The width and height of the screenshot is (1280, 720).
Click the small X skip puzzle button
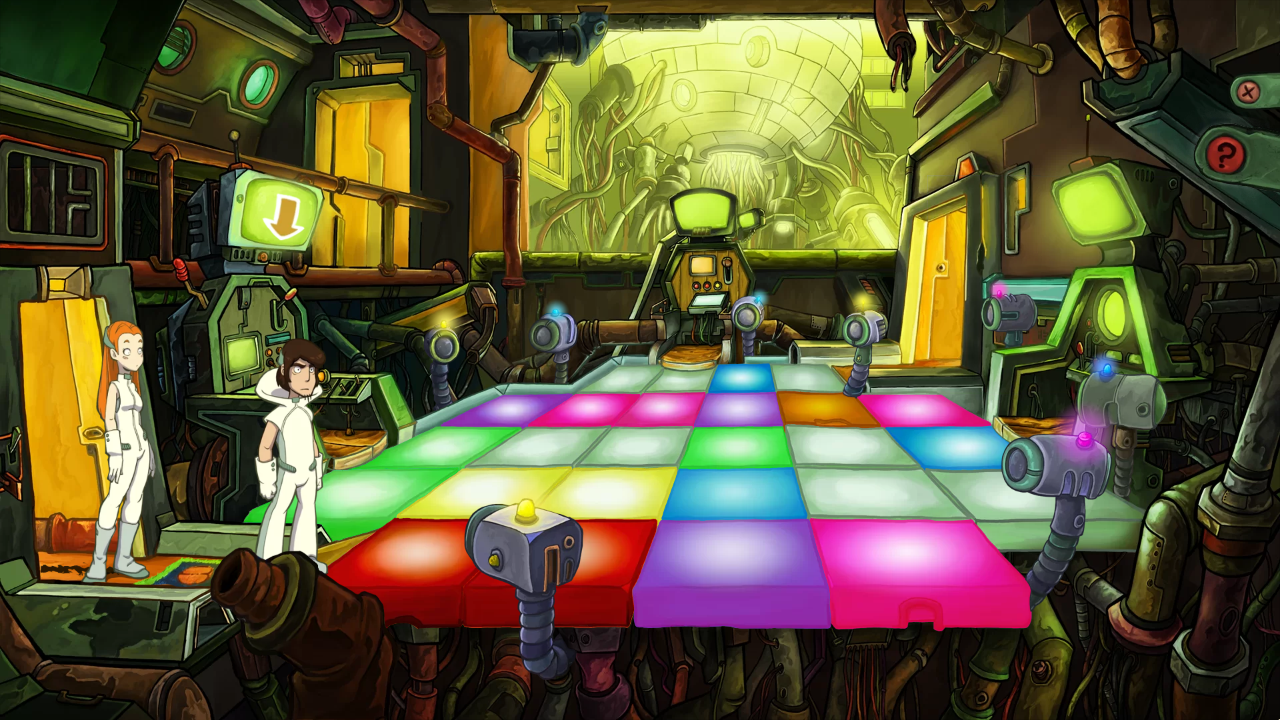(1247, 93)
